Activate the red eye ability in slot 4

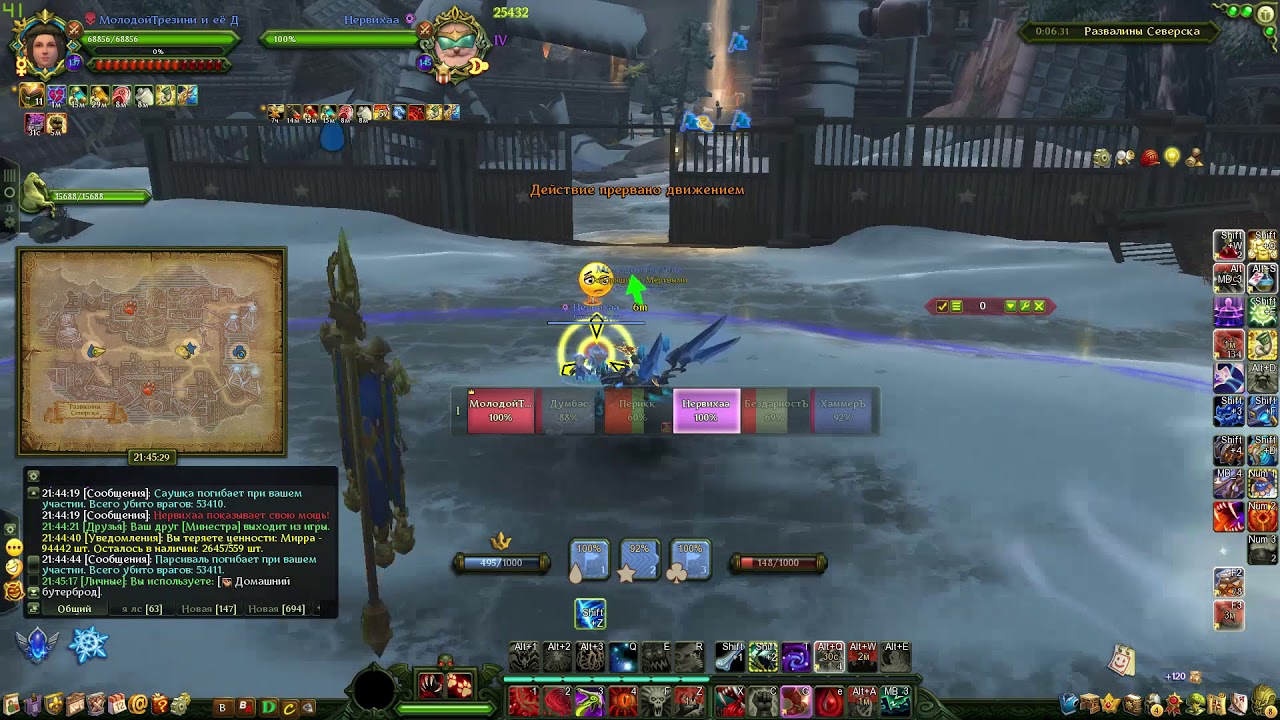pos(623,700)
